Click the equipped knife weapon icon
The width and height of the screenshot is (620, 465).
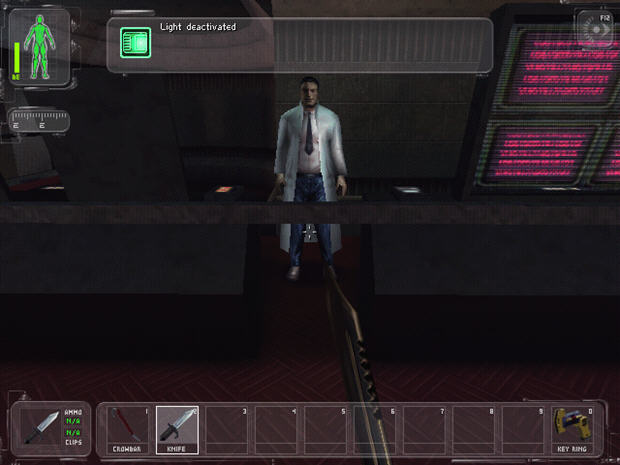pos(43,429)
